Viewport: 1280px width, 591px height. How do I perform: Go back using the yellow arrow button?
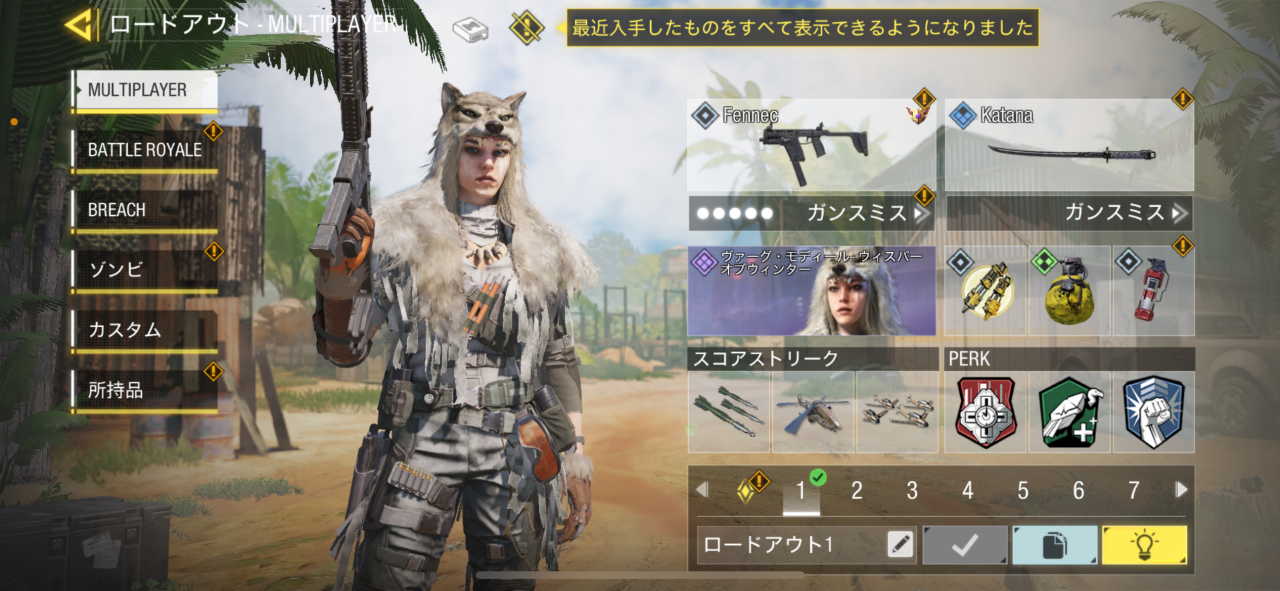81,25
